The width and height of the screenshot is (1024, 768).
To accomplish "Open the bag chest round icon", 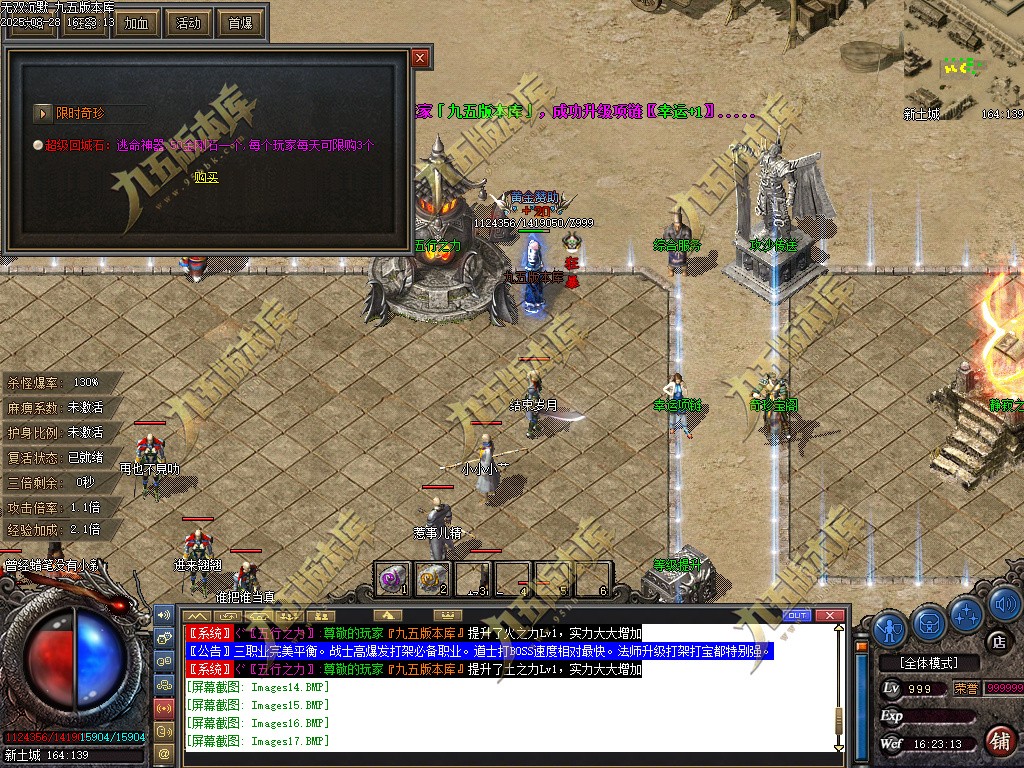I will pos(929,623).
